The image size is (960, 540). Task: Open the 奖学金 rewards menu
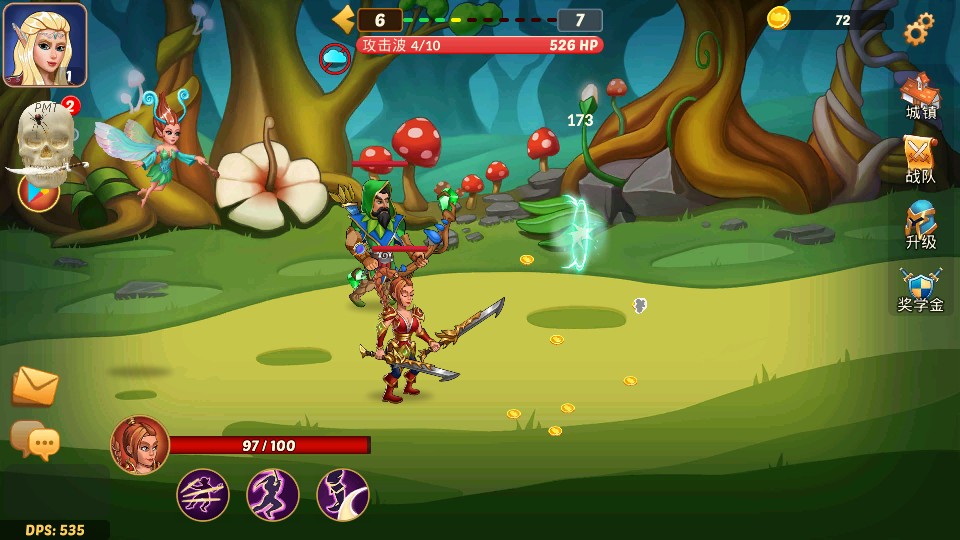(920, 290)
